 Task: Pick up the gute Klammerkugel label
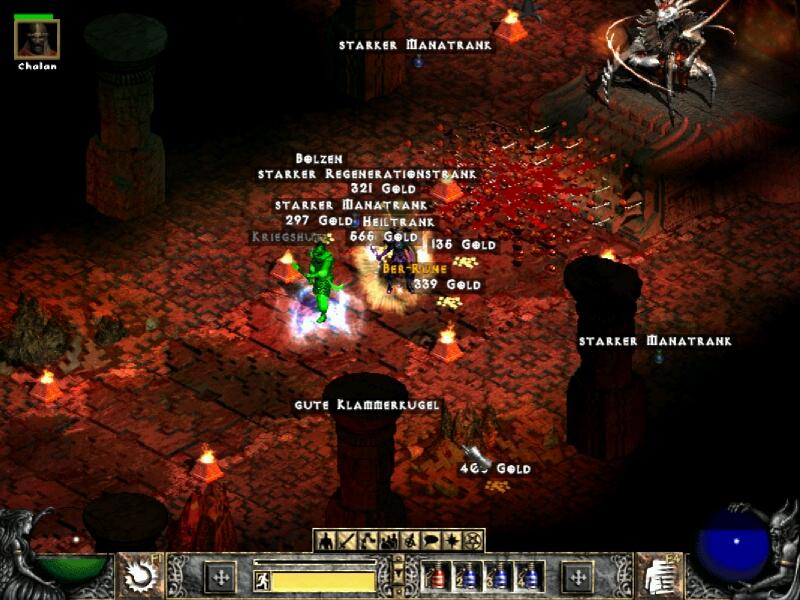pyautogui.click(x=367, y=405)
